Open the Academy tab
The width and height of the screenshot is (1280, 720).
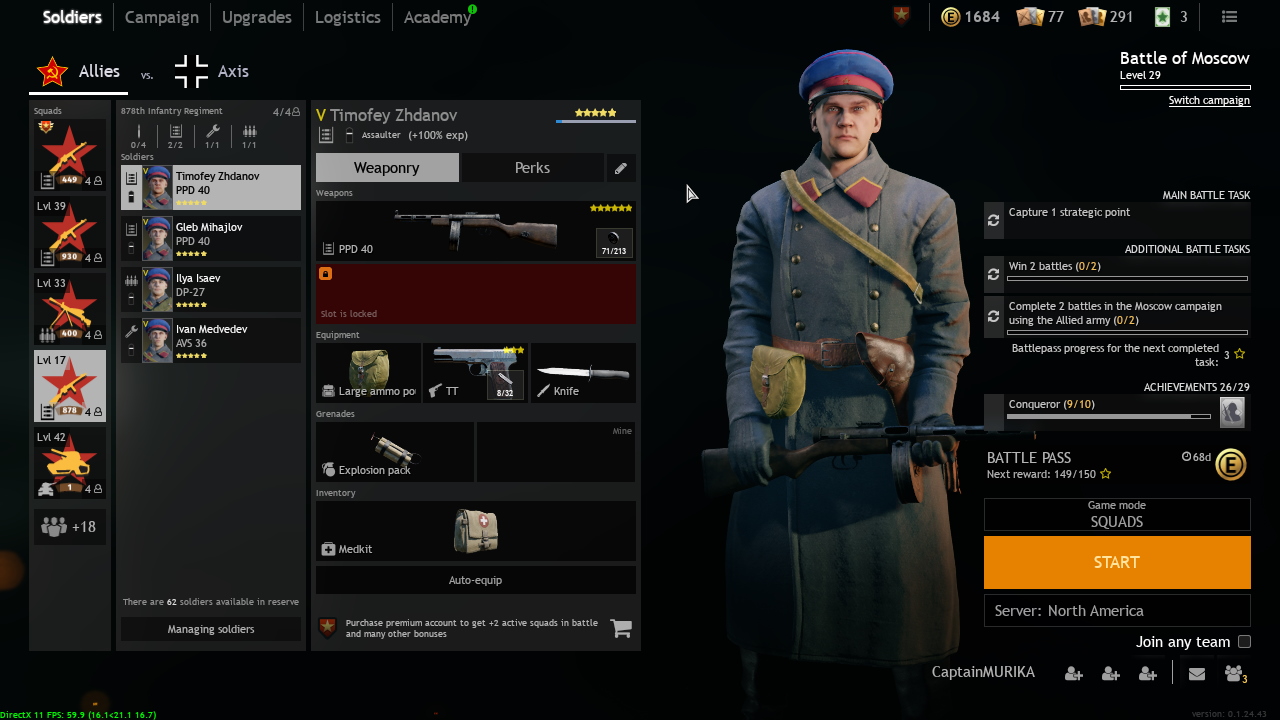pos(436,17)
